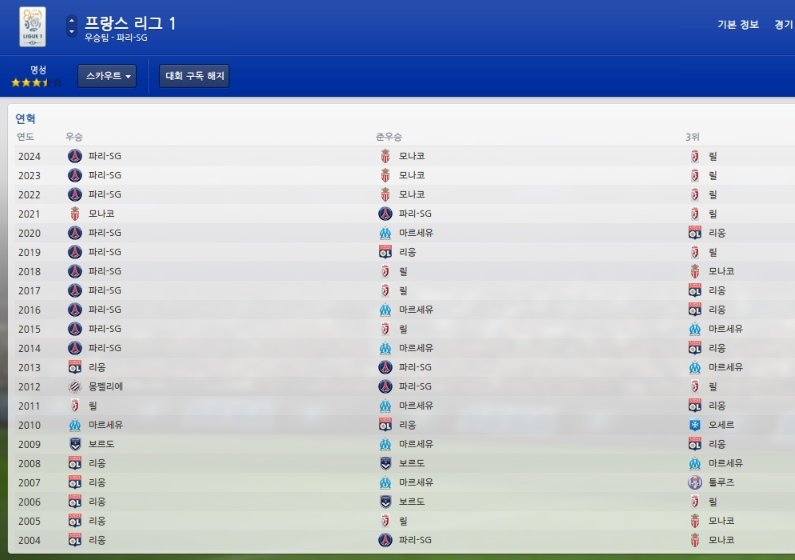Sort history by the 연도 column header

[26, 136]
